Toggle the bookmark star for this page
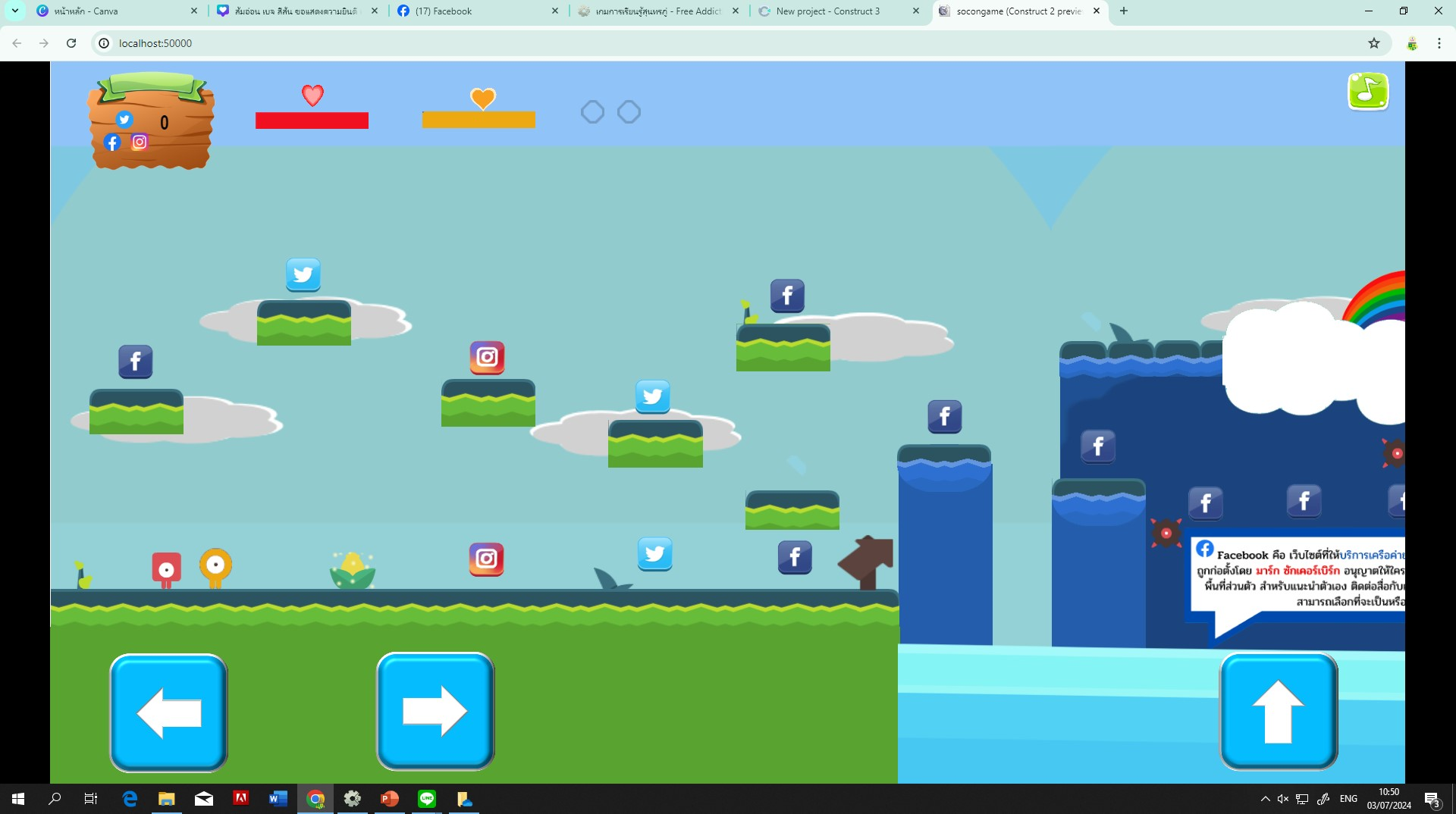 pos(1373,43)
